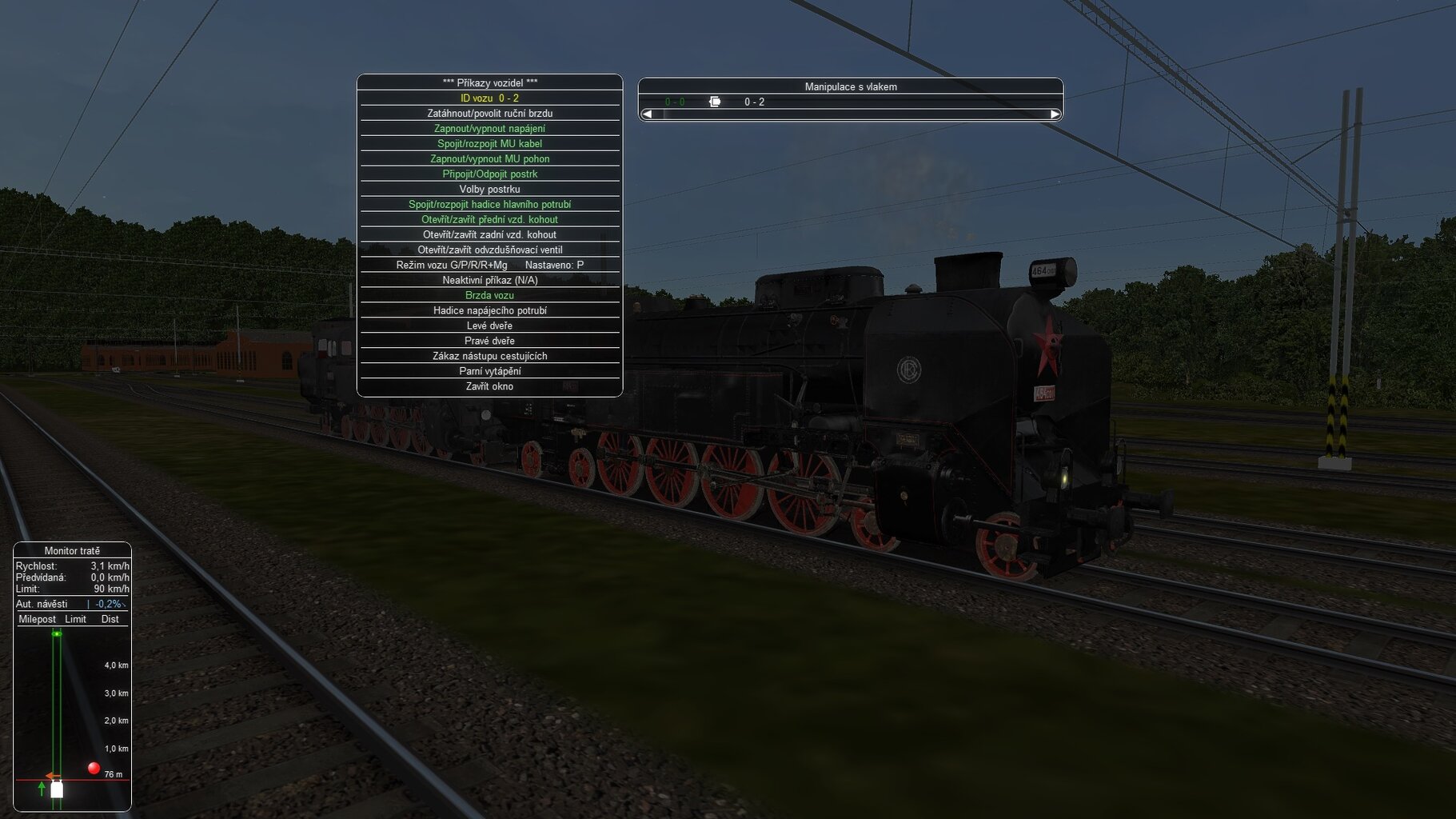The height and width of the screenshot is (819, 1456).
Task: Select Brzda vozu entry
Action: pyautogui.click(x=489, y=296)
